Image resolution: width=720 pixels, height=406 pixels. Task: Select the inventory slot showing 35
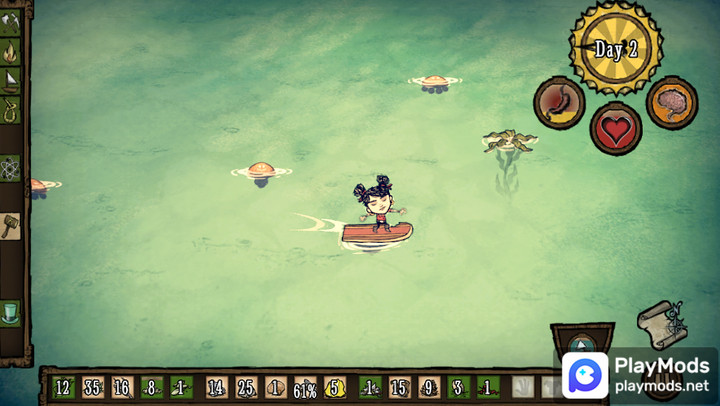(93, 387)
